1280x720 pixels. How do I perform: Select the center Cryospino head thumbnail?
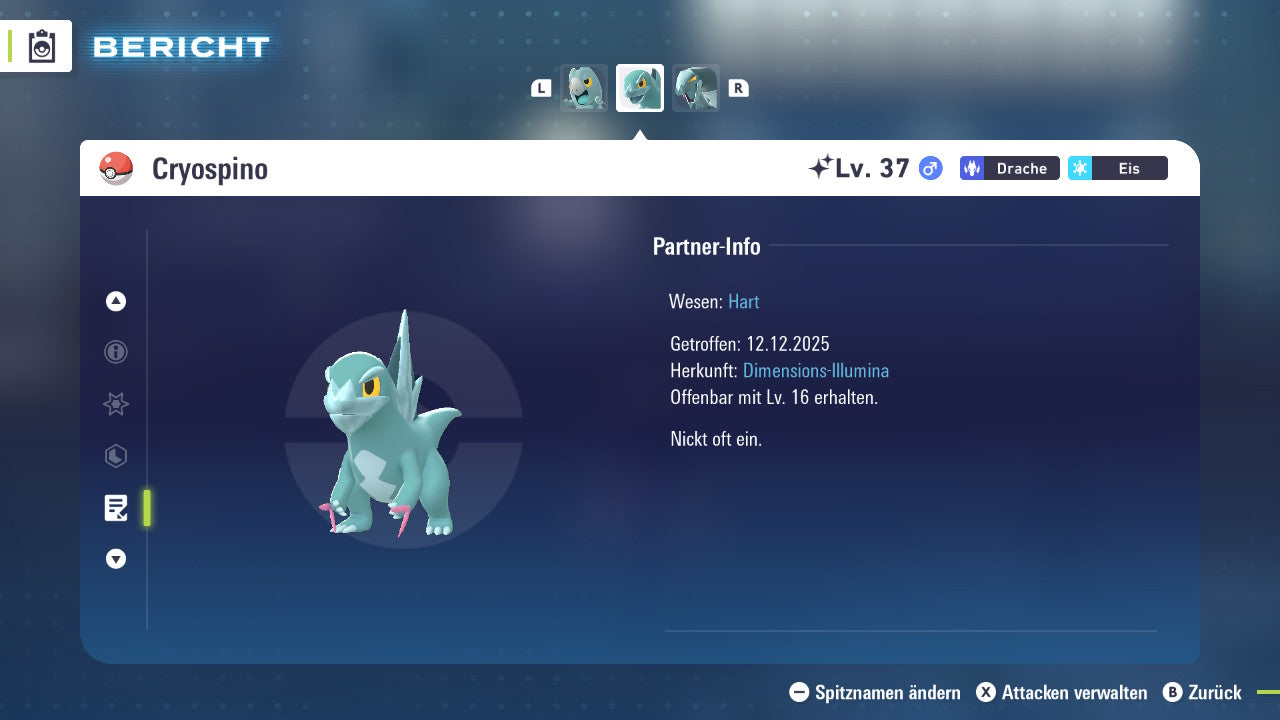639,88
